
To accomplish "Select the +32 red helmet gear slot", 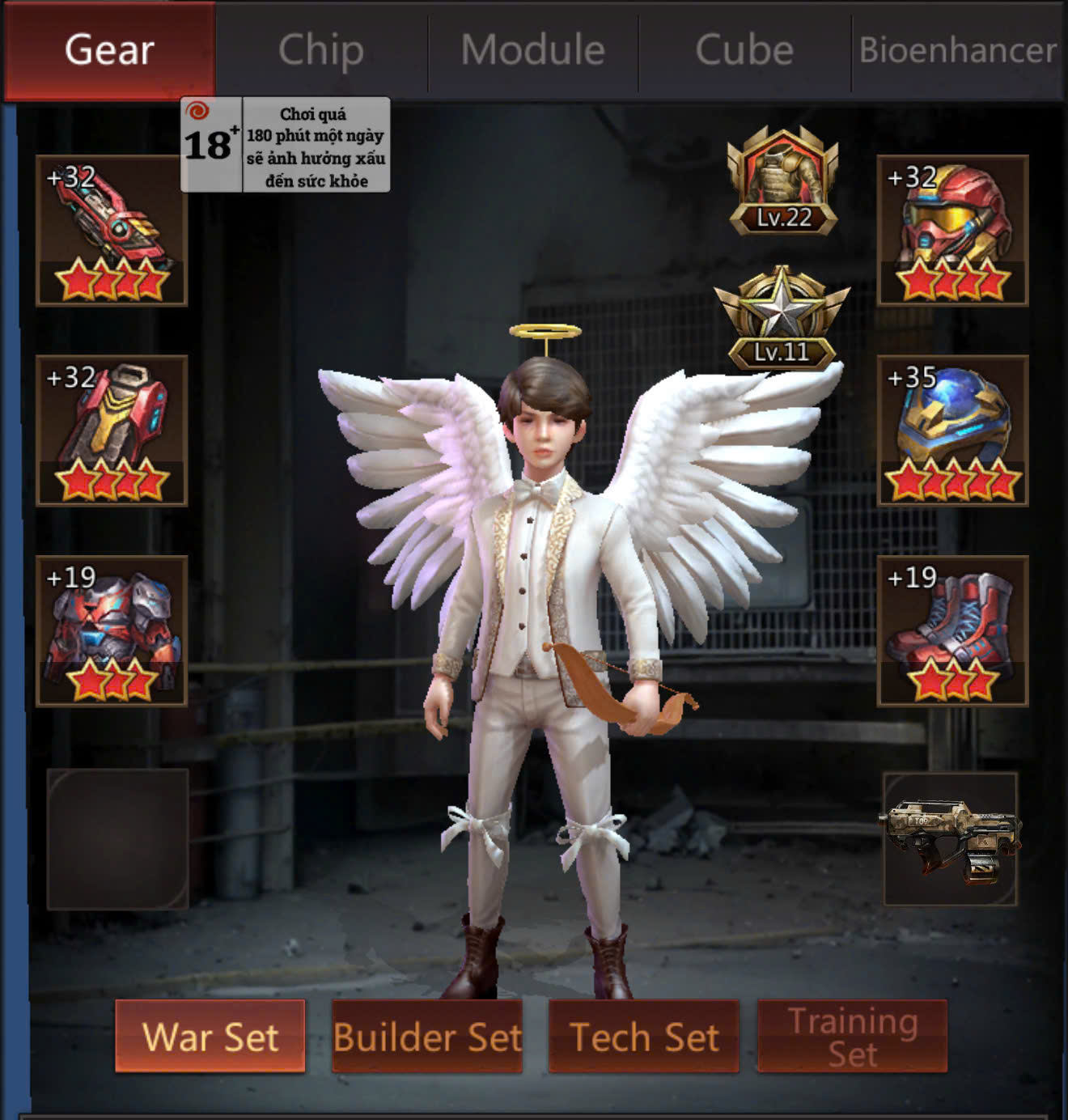I will coord(952,231).
